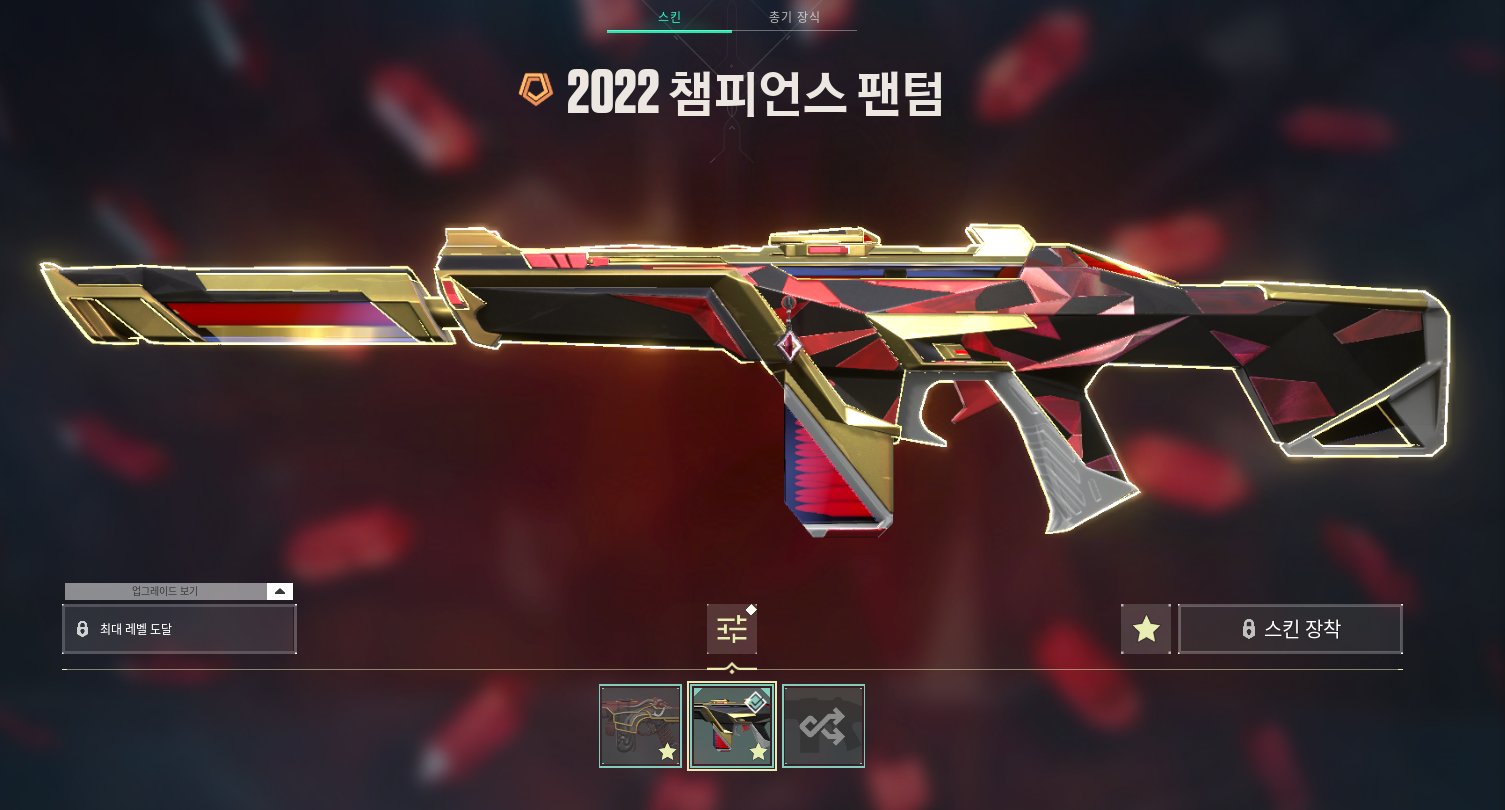Switch to the 스킨 tab

(x=669, y=17)
